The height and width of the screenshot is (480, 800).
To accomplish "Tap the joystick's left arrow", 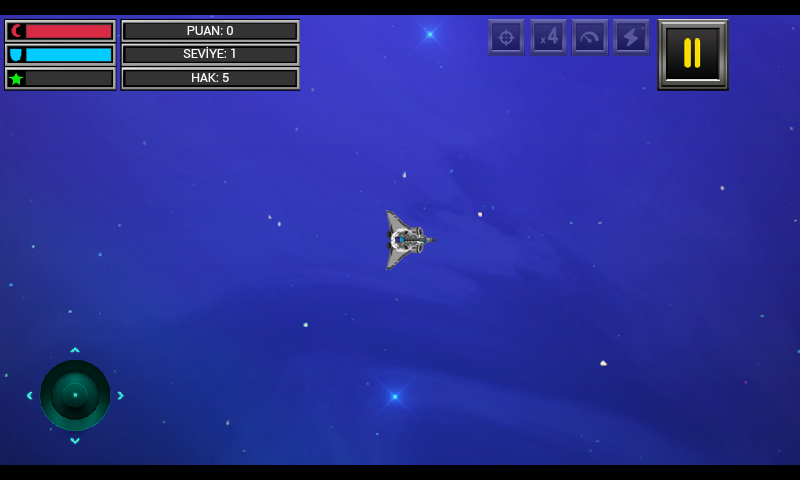I will tap(29, 395).
